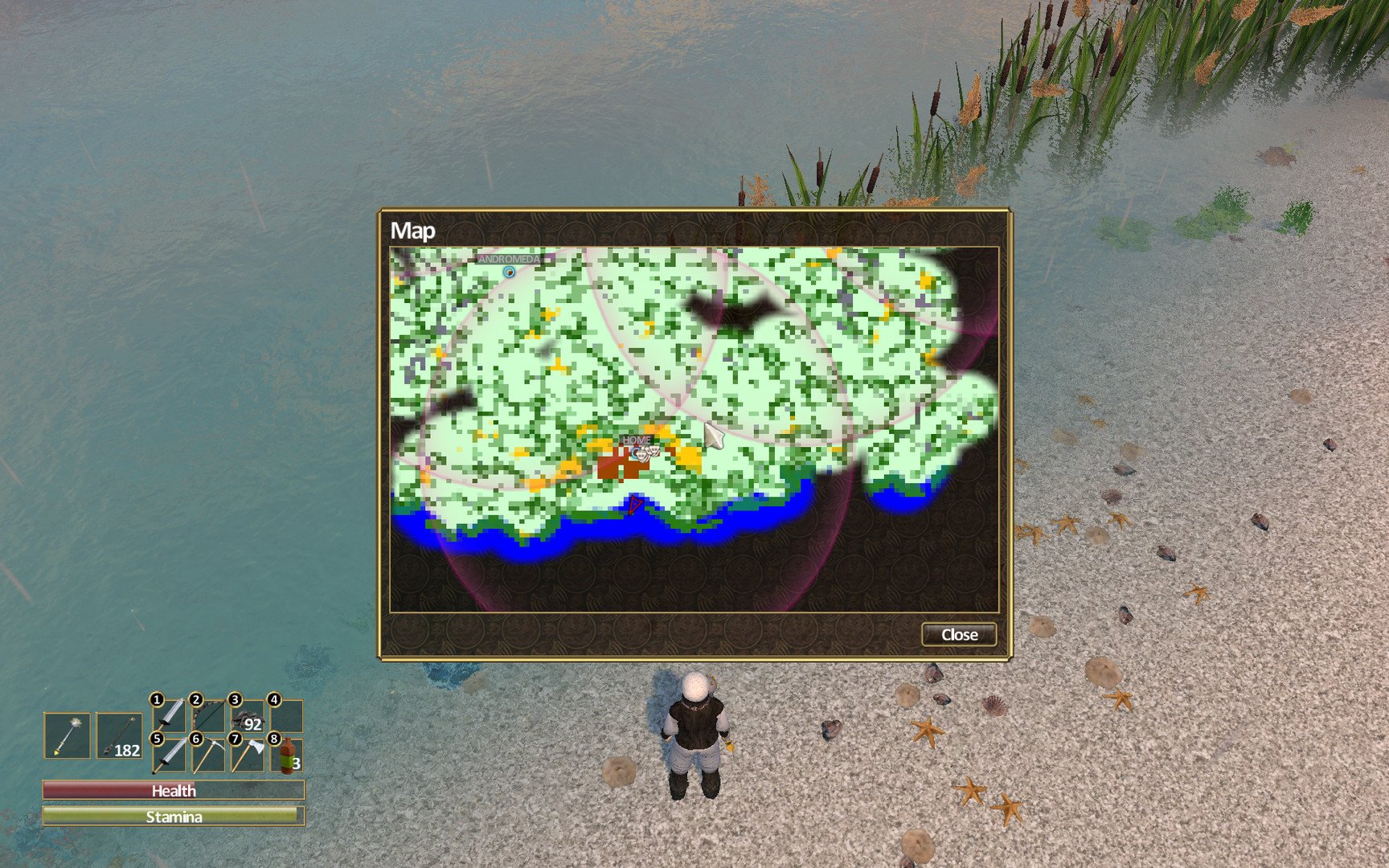This screenshot has height=868, width=1389.
Task: Choose the sword in hotbar slot 5
Action: [170, 755]
